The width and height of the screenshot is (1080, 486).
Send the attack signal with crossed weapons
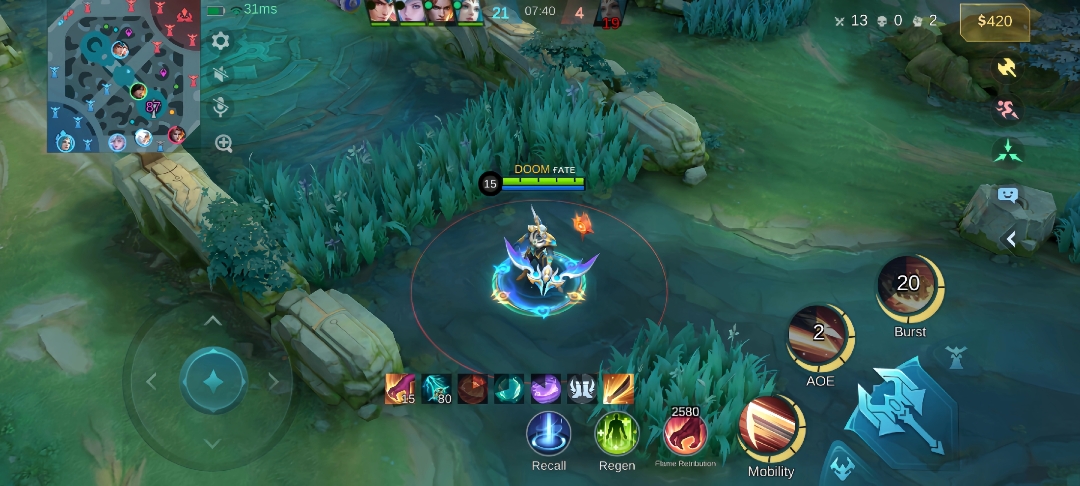tap(1006, 67)
